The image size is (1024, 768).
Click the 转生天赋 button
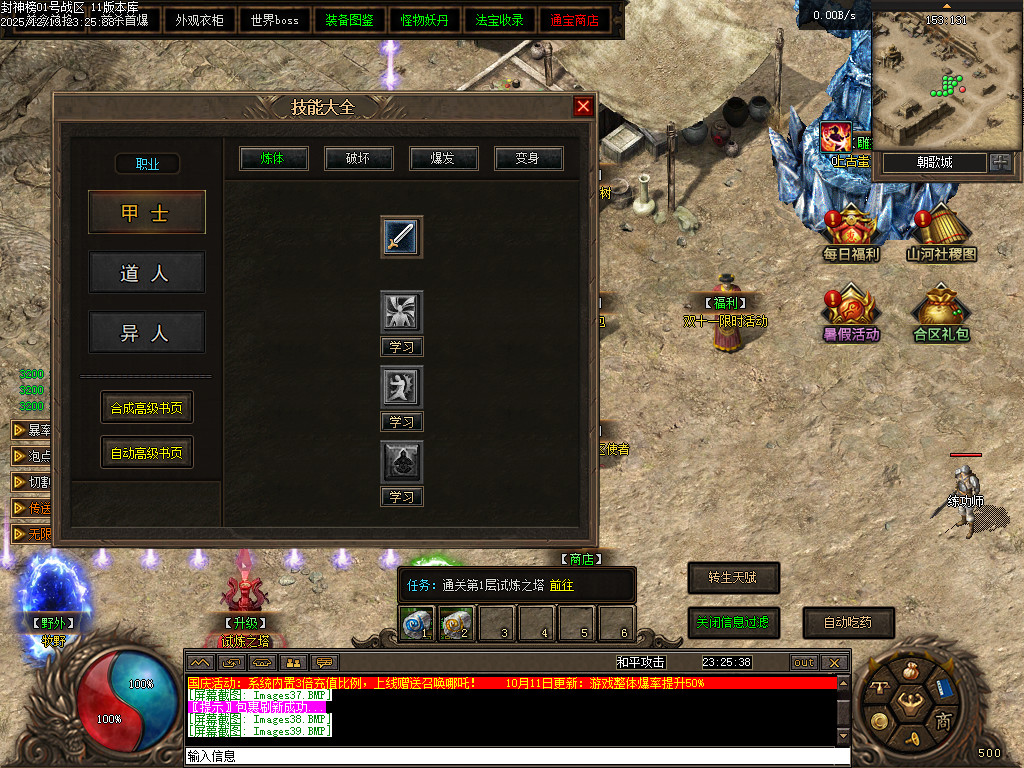pos(733,577)
